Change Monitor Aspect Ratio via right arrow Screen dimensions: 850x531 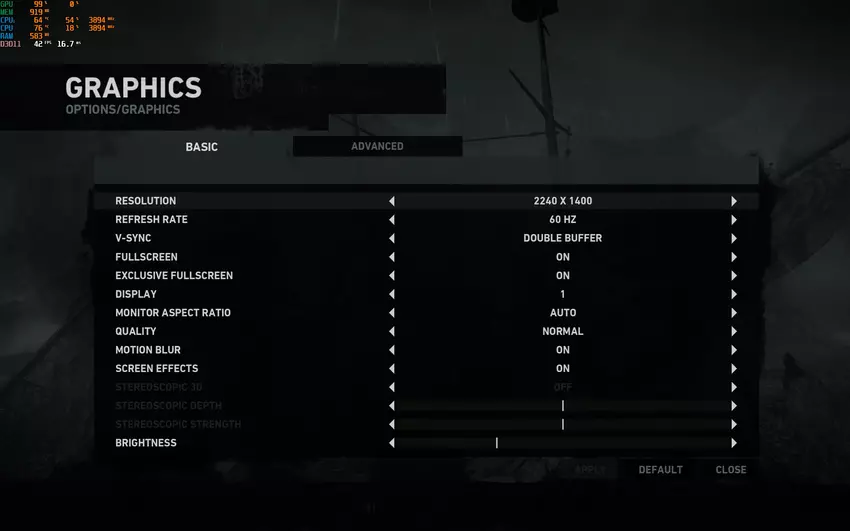coord(734,313)
